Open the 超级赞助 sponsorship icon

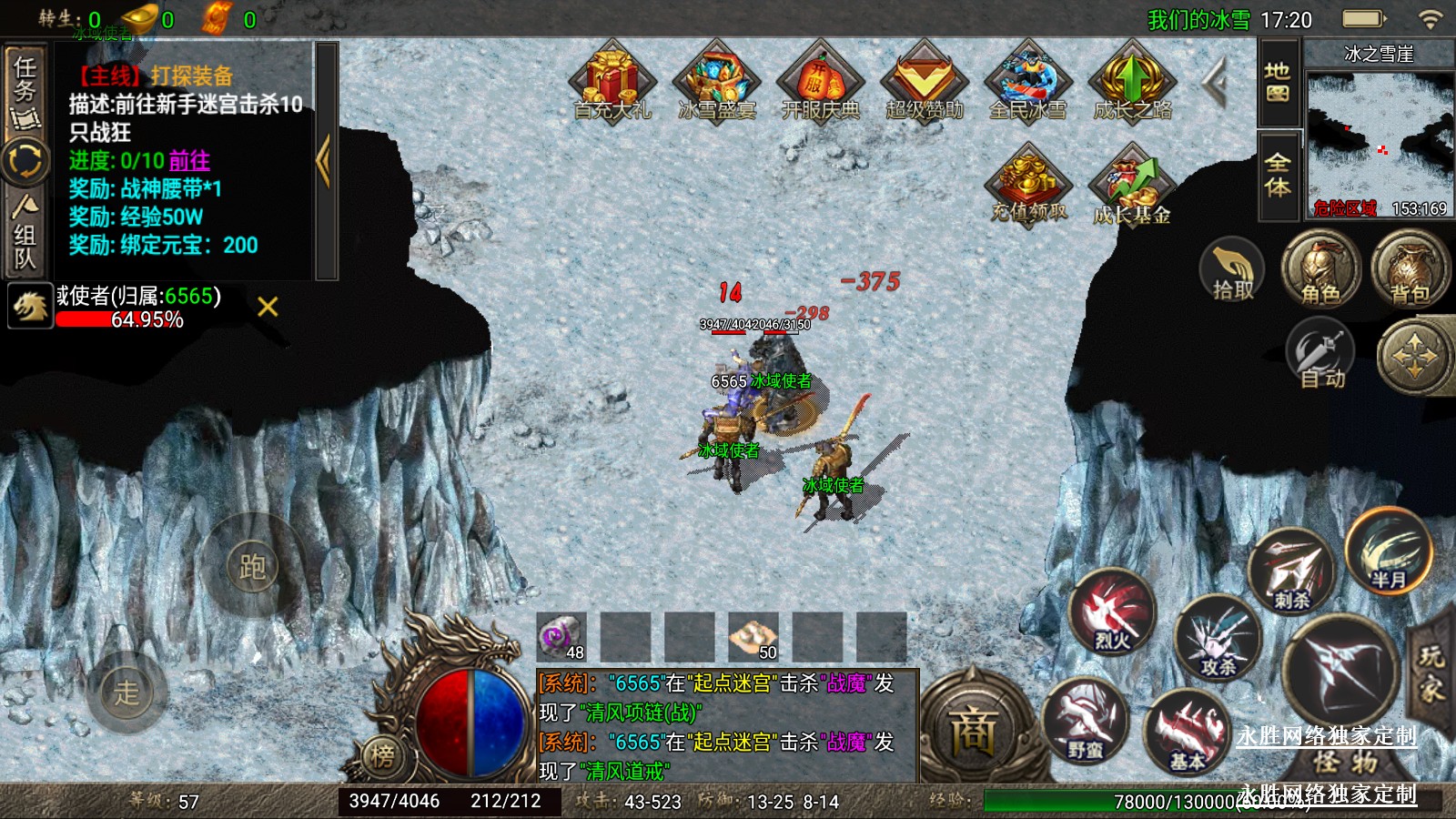[x=925, y=82]
